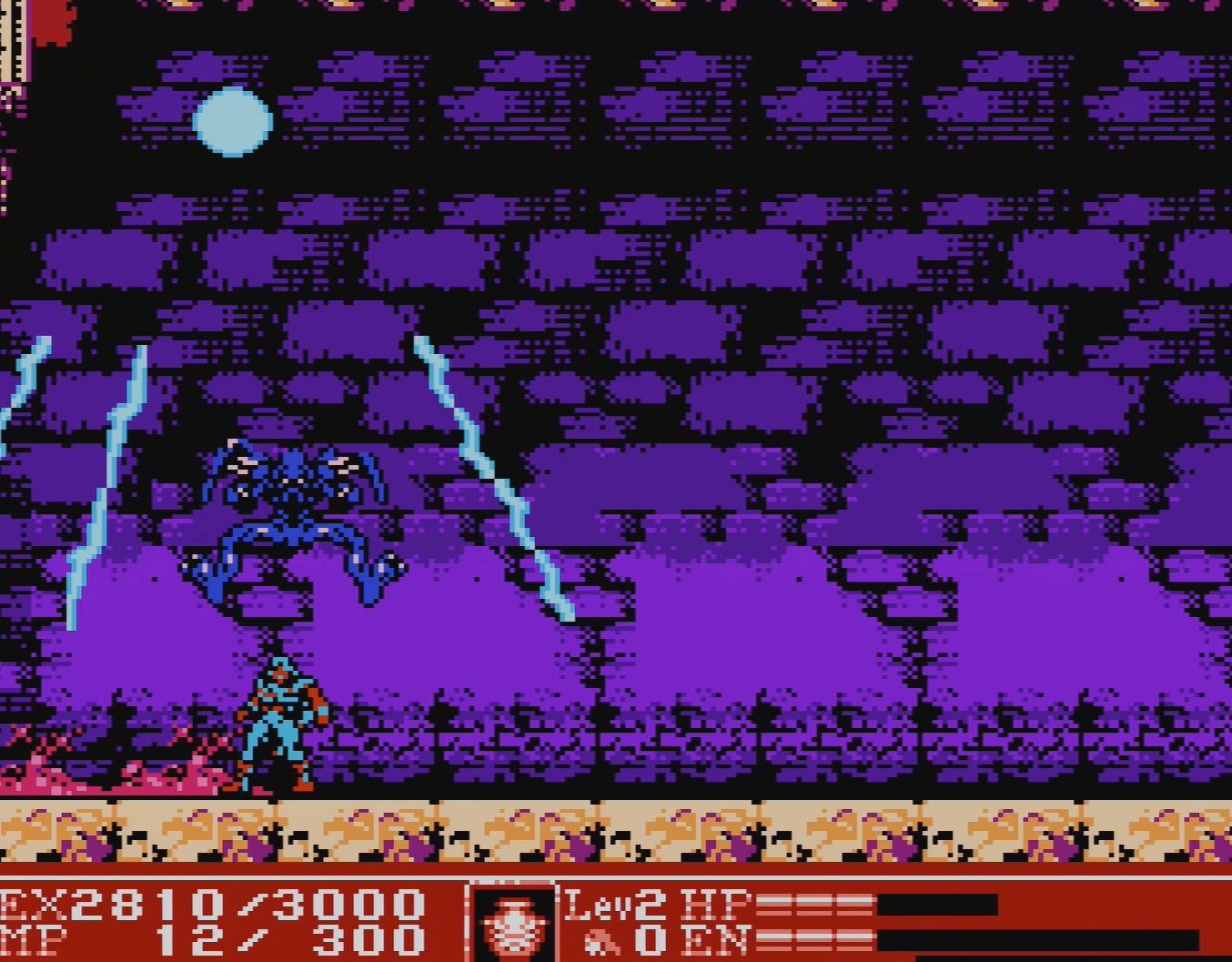
Task: Toggle the item box frame in the HUD
Action: pyautogui.click(x=512, y=917)
